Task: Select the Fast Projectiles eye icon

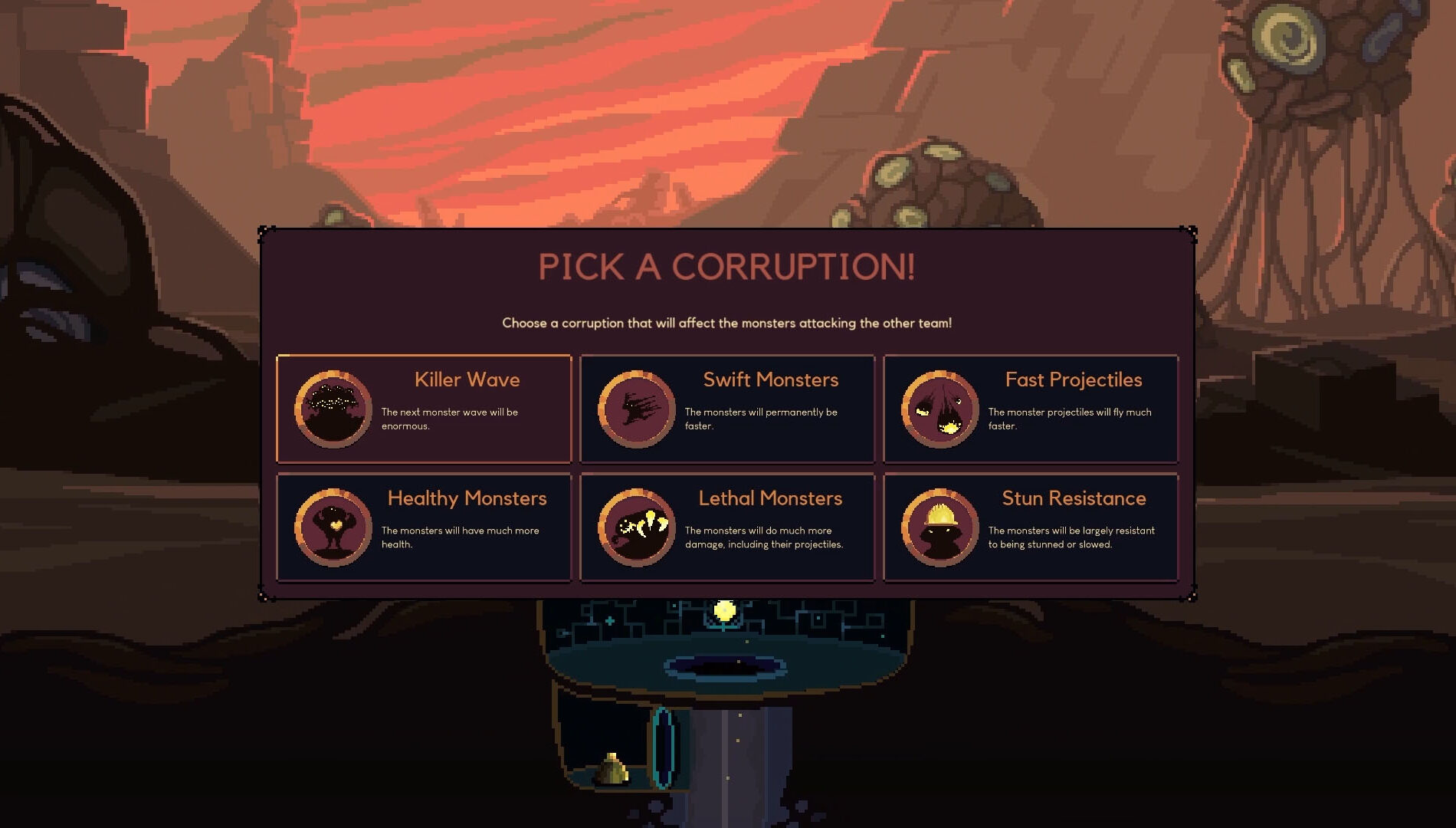Action: pos(940,409)
